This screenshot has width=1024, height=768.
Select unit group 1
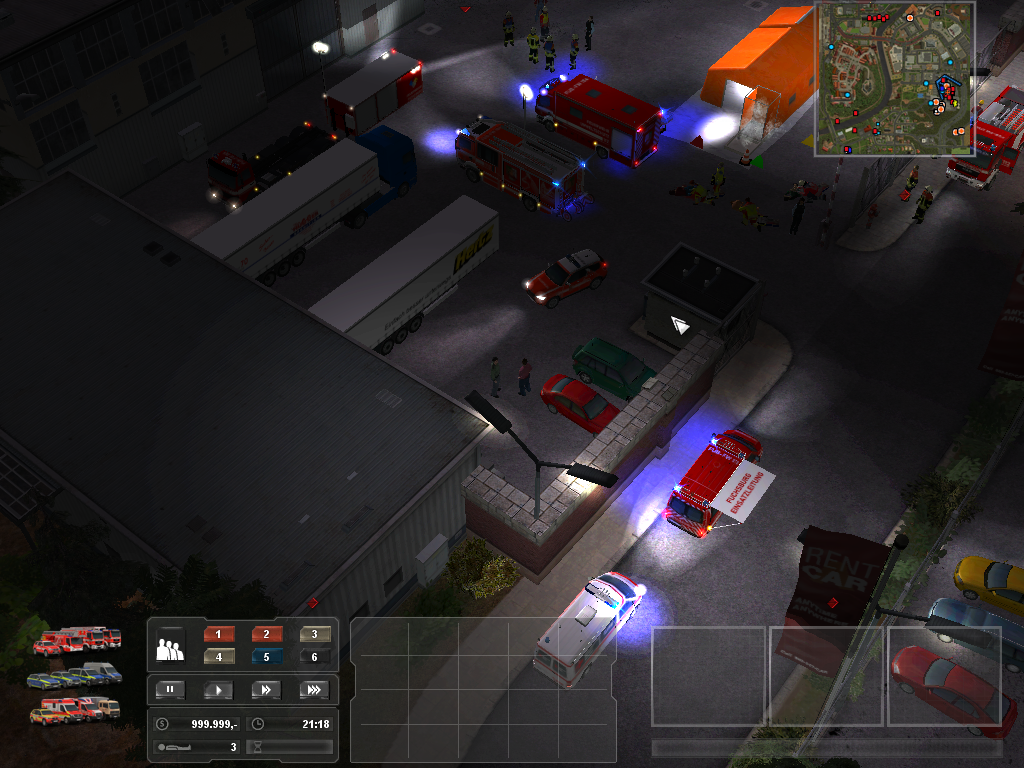(218, 634)
